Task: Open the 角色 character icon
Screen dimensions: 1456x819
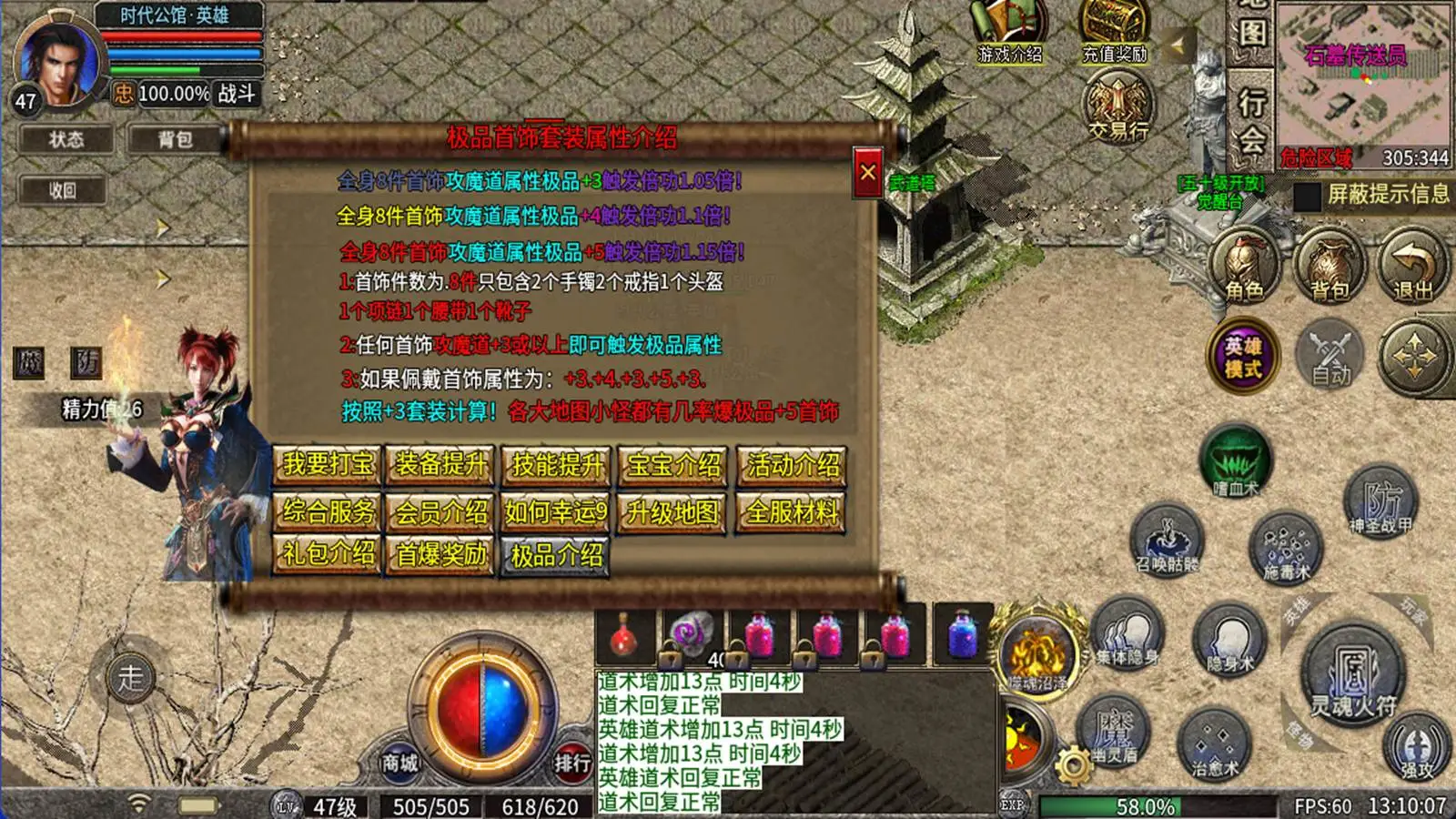Action: (x=1244, y=267)
